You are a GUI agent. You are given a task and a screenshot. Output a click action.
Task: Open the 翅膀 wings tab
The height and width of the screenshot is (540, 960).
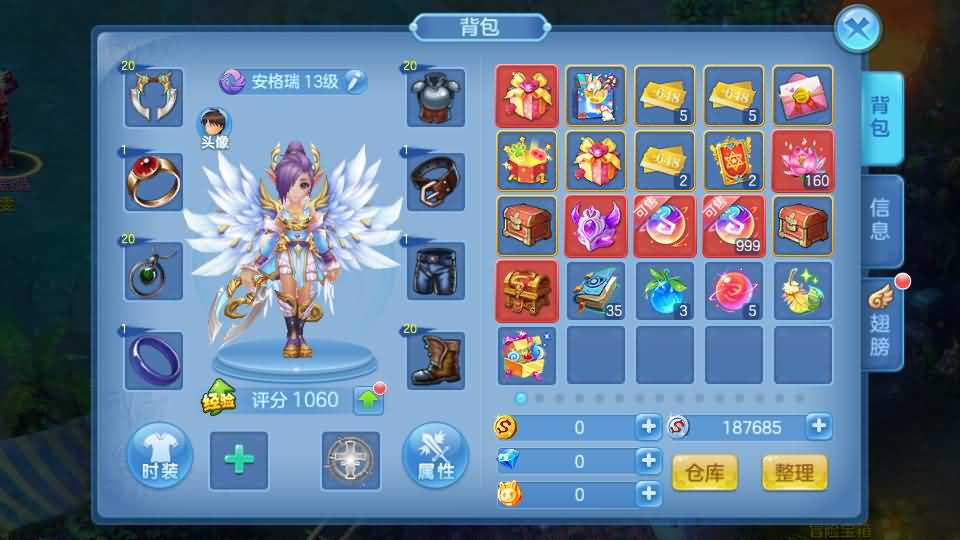tap(880, 325)
